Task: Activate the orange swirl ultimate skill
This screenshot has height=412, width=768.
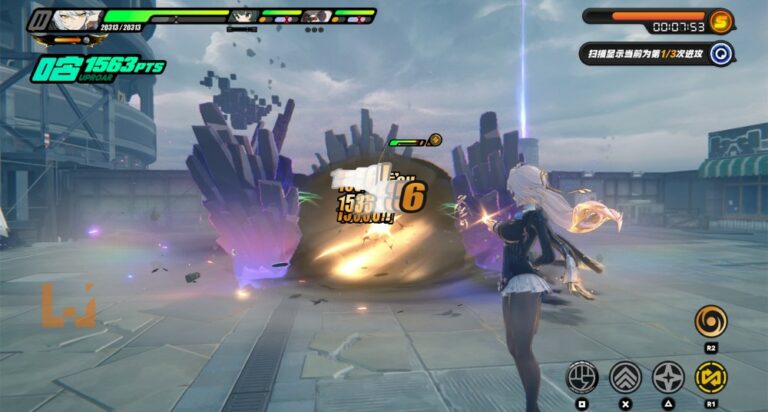Action: tap(711, 322)
